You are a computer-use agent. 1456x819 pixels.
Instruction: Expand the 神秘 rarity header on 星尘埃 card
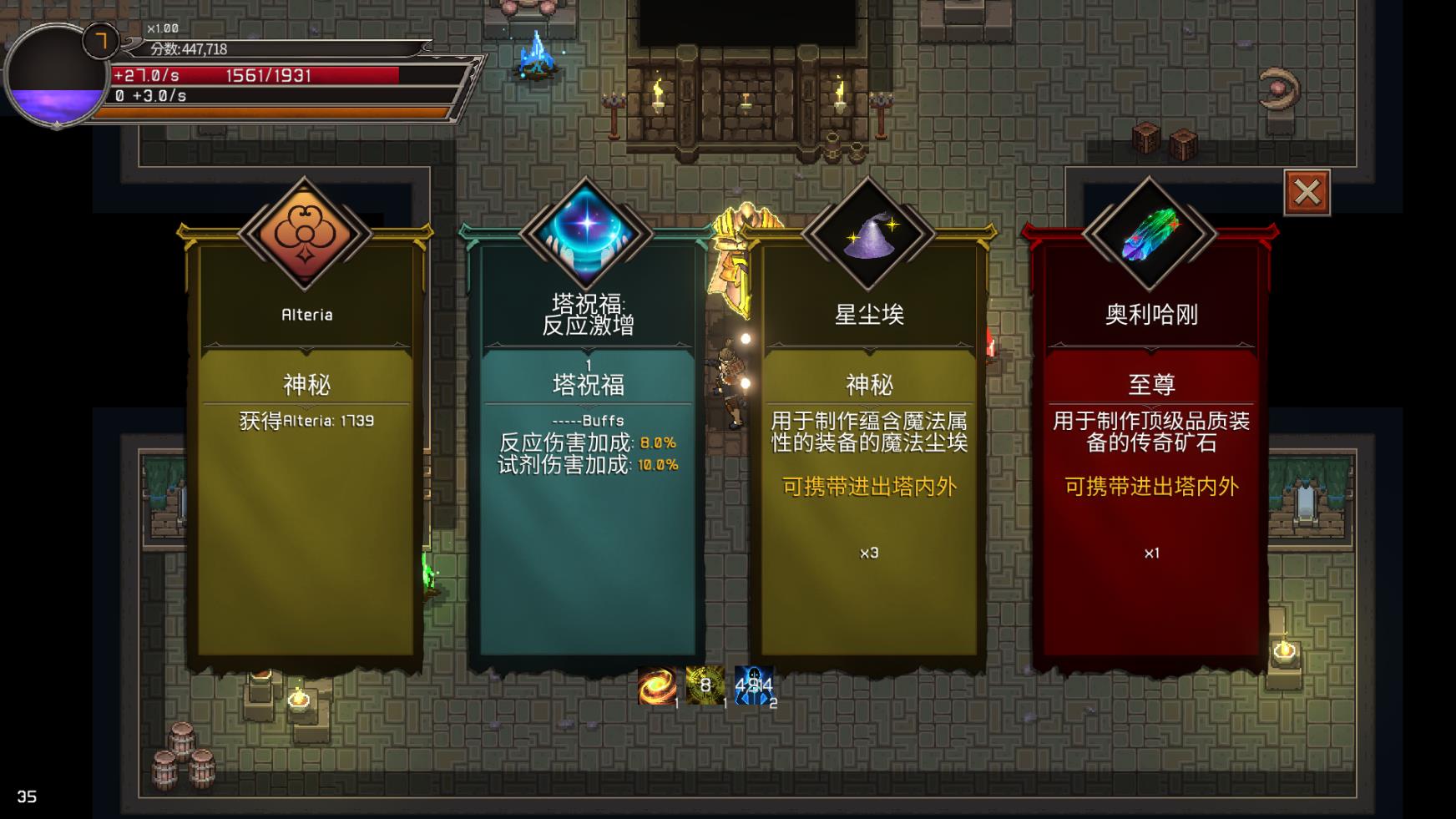click(868, 386)
